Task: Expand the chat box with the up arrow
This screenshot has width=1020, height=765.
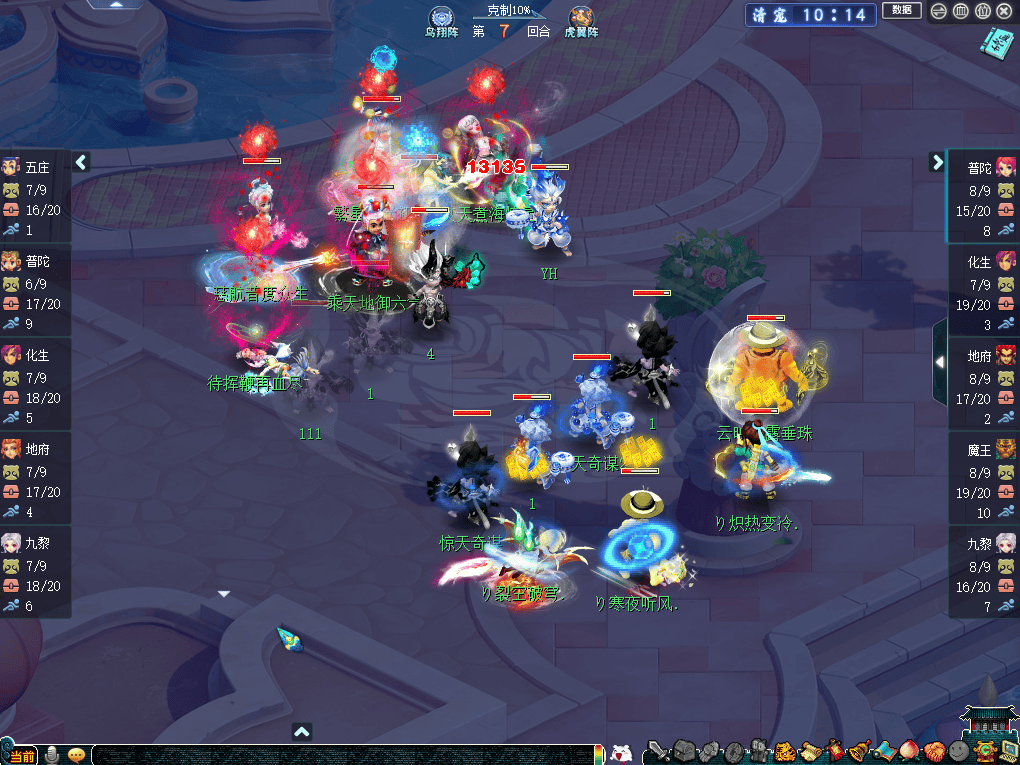Action: click(x=302, y=732)
